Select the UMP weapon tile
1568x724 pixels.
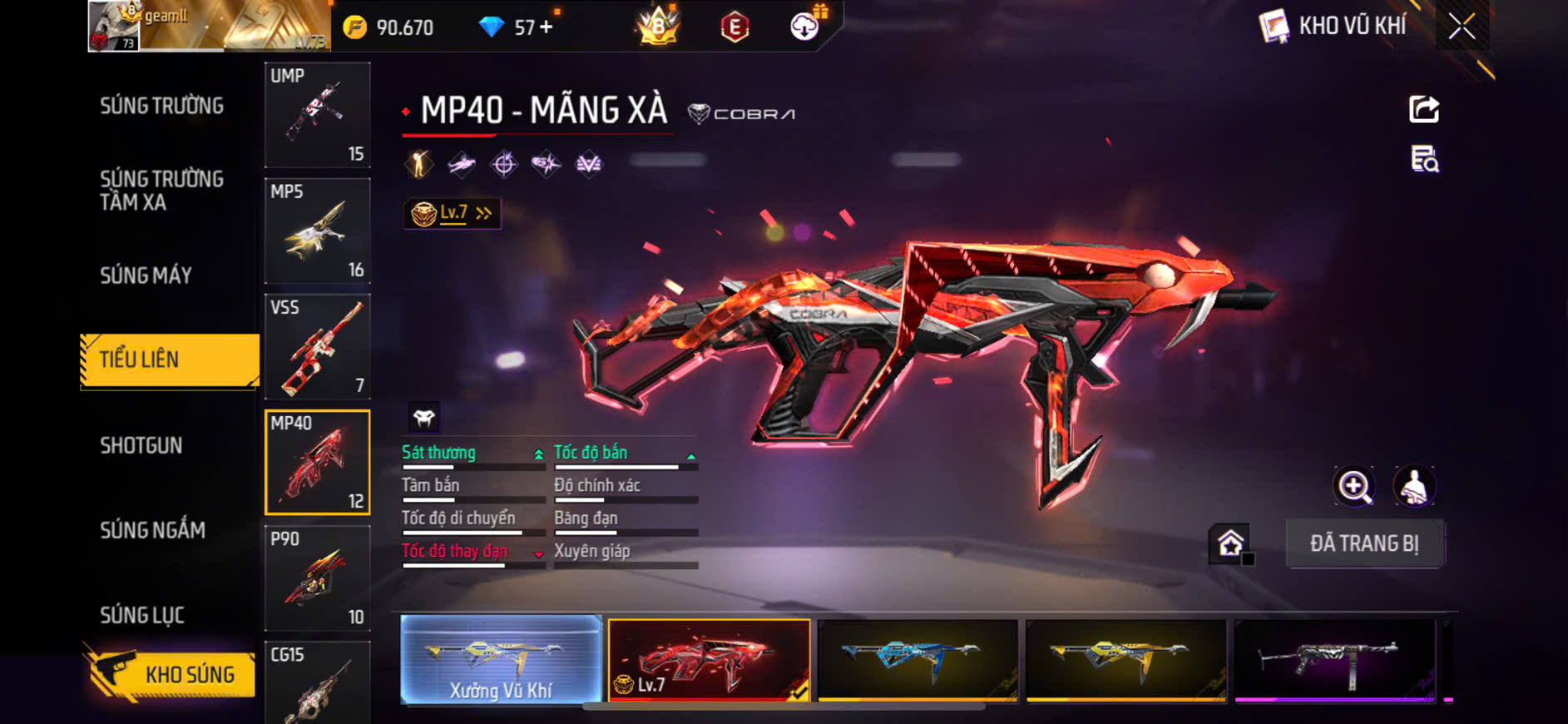(317, 115)
